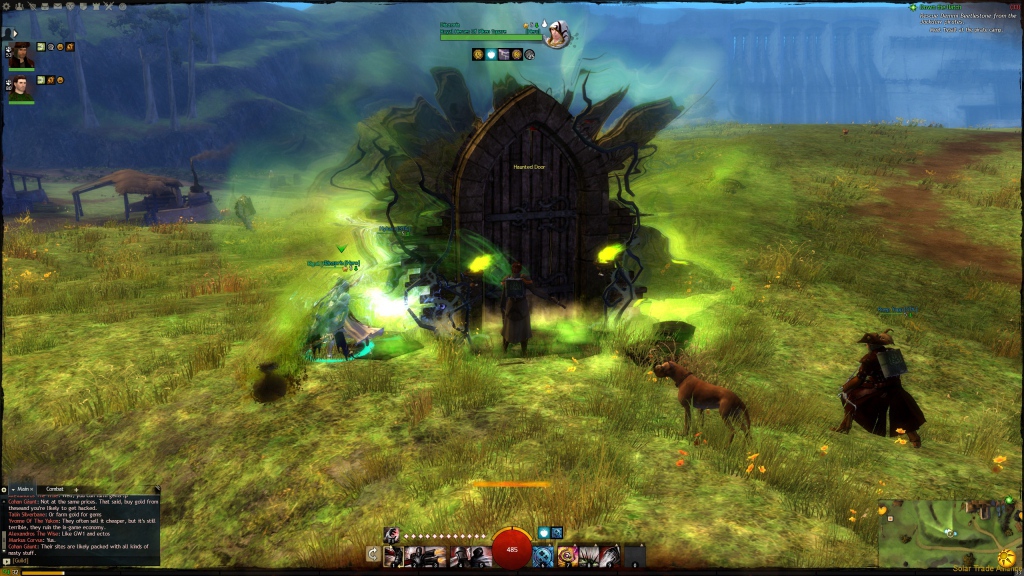Use the red slash utility skill

[610, 555]
